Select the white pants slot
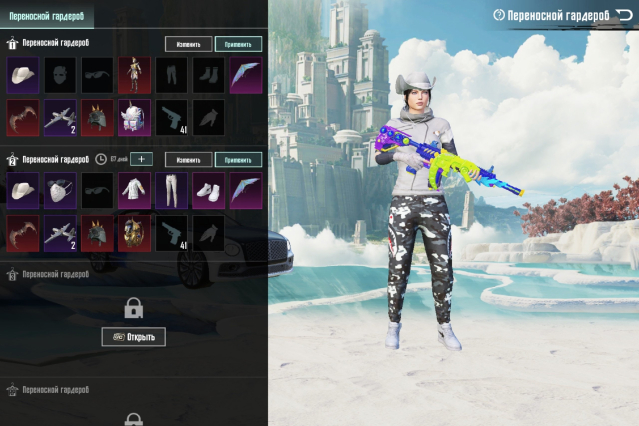The image size is (639, 426). click(171, 189)
